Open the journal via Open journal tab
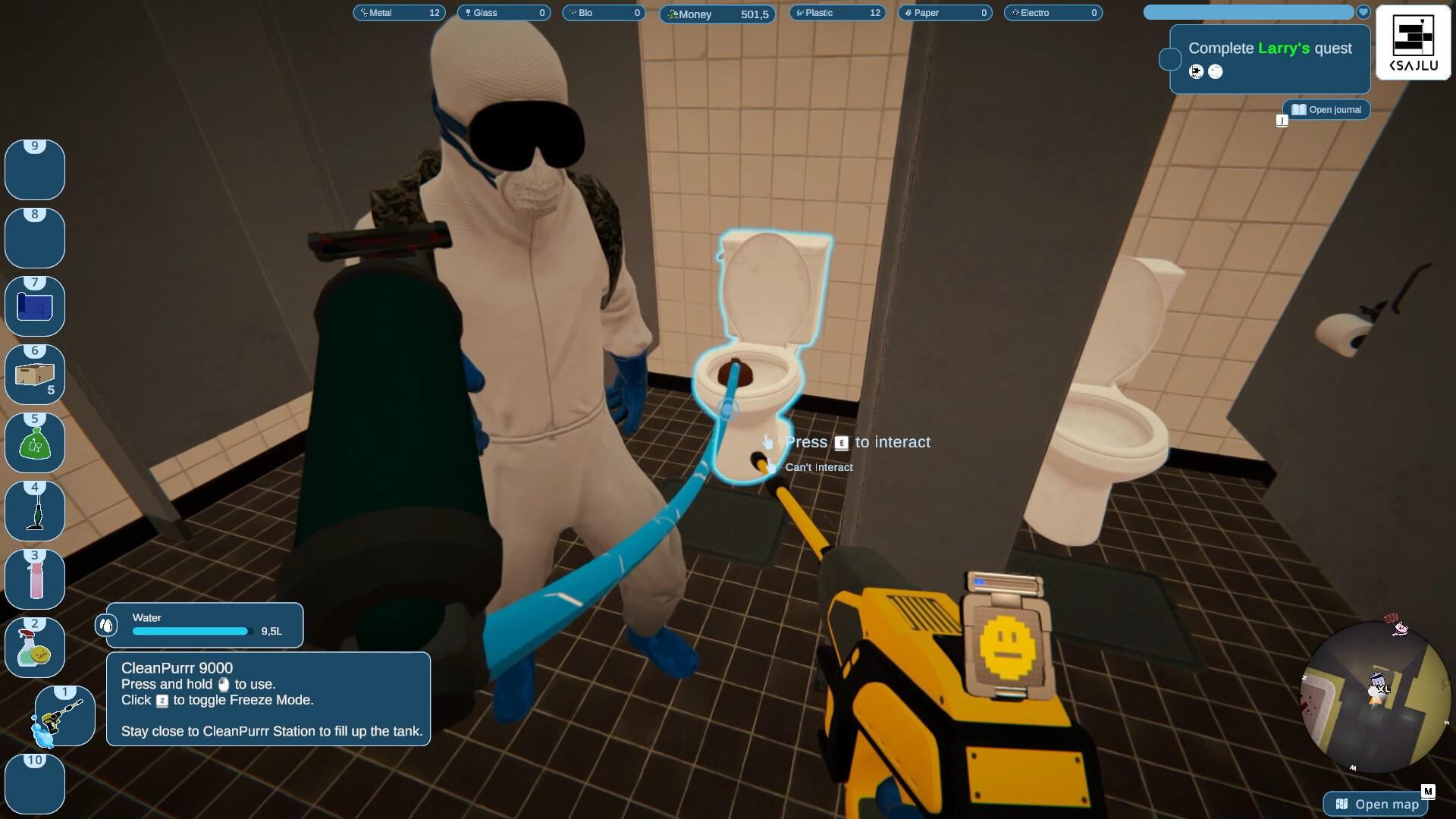 (1326, 109)
